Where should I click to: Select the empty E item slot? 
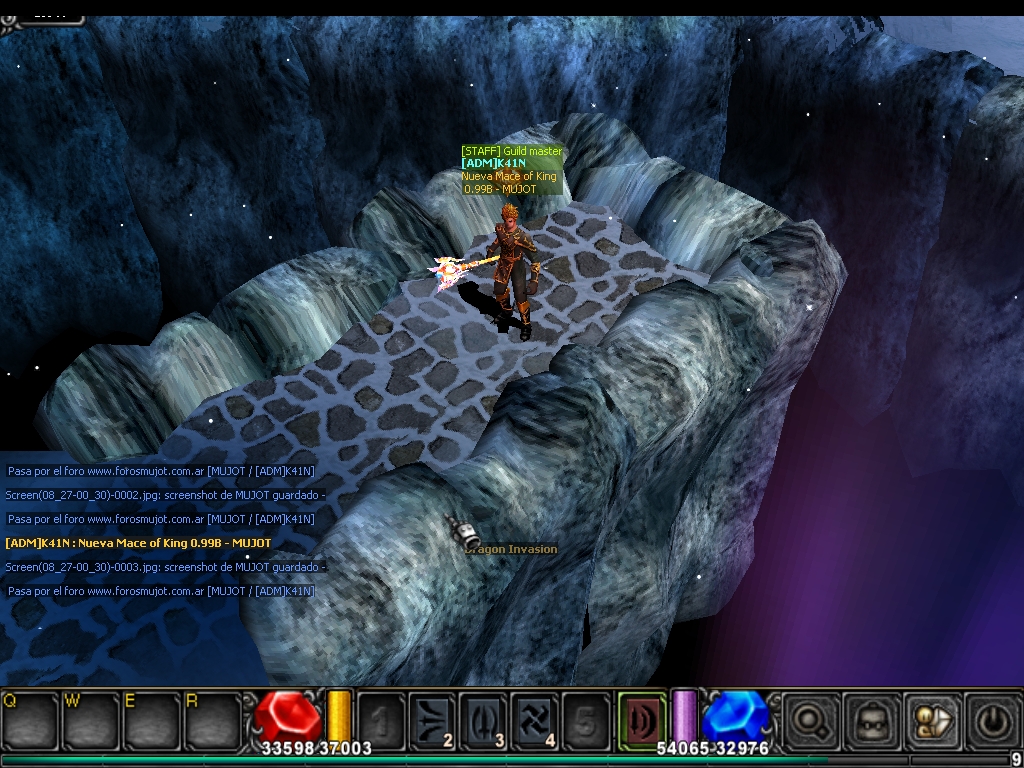coord(150,720)
